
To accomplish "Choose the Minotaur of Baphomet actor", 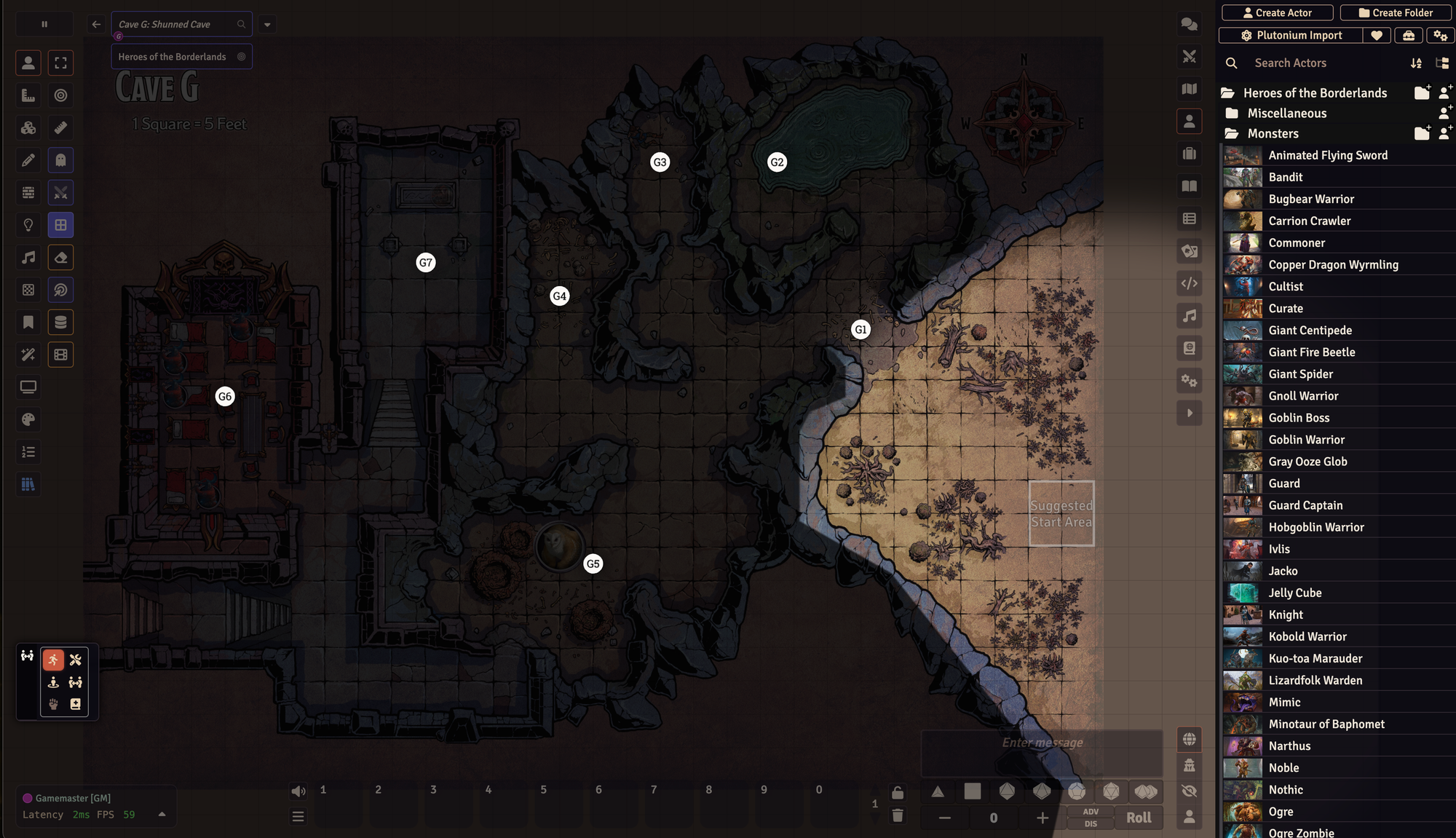I will click(x=1326, y=724).
